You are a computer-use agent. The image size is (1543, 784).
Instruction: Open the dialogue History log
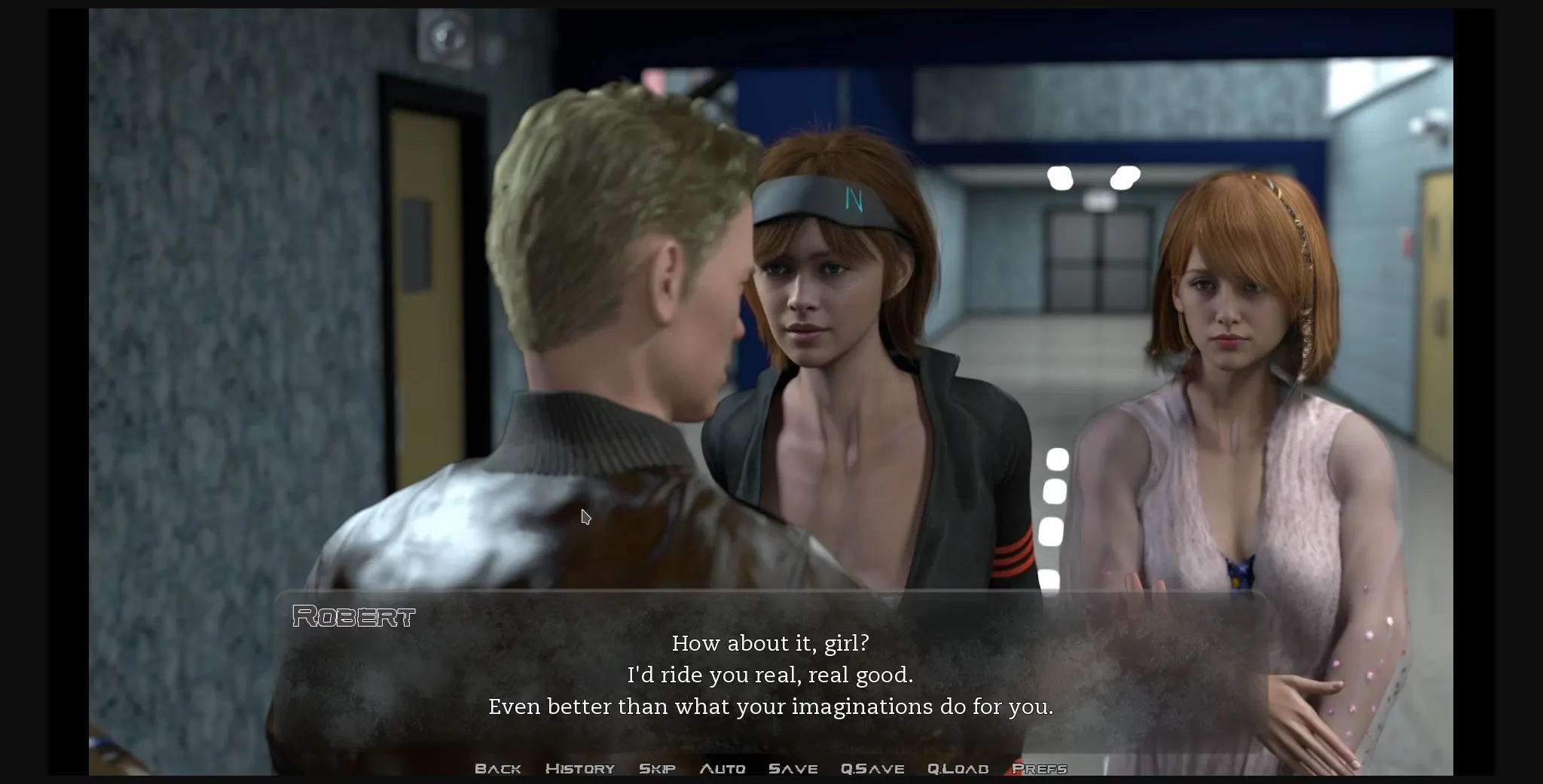[580, 768]
